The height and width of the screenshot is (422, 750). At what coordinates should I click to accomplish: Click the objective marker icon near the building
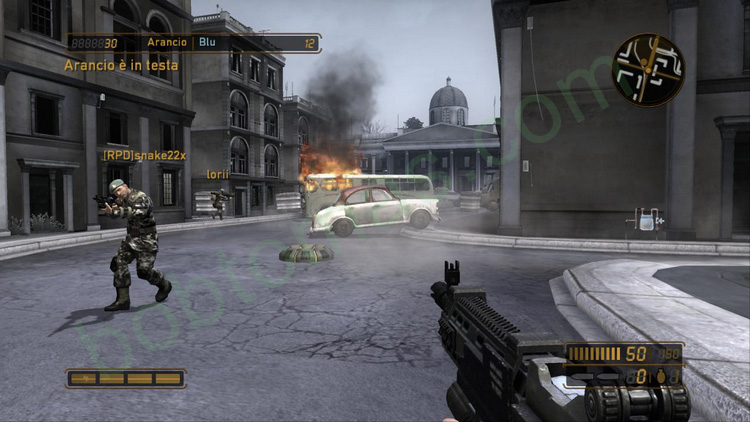click(648, 220)
